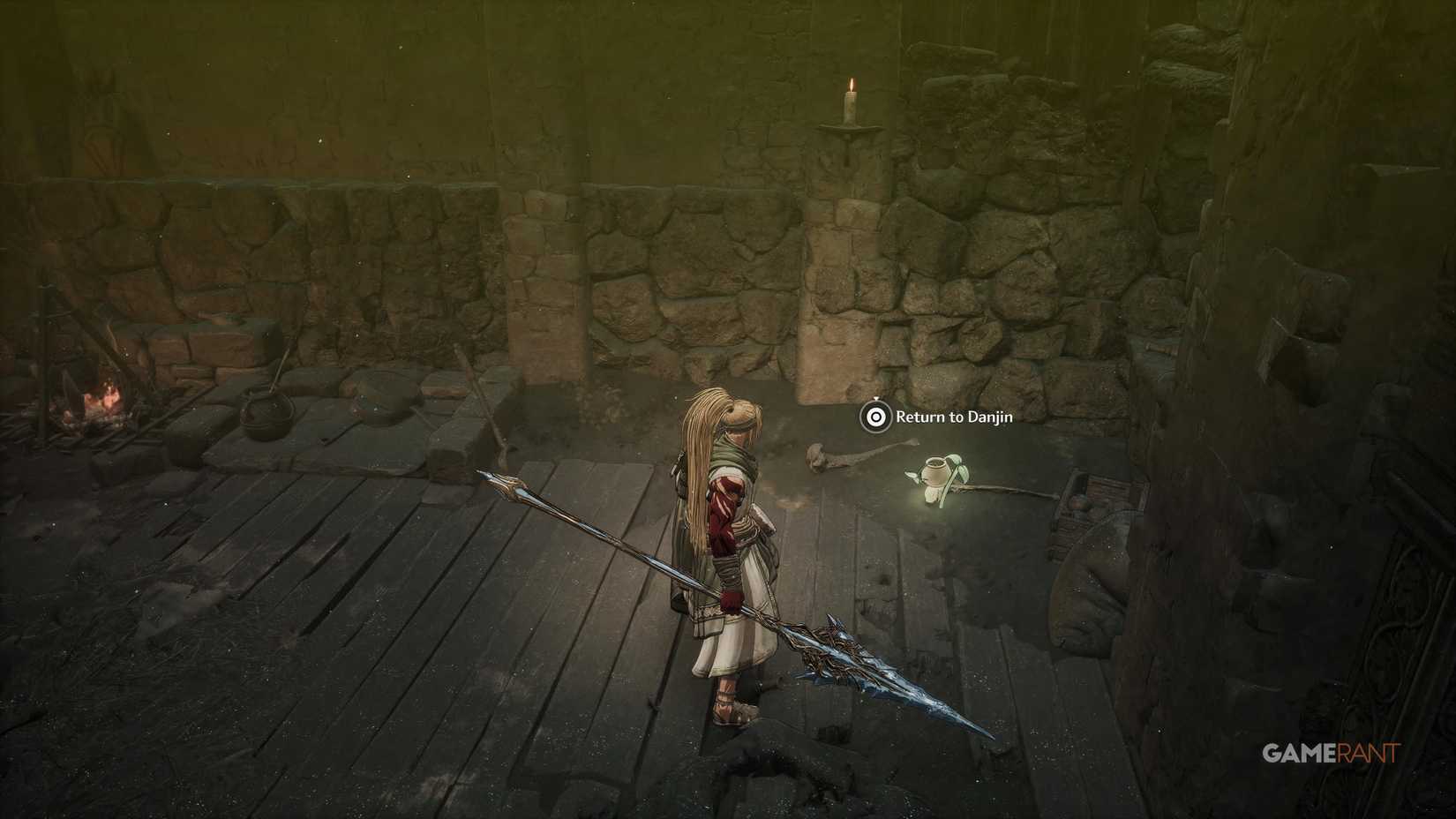Click the small arrow atop the interaction icon

pos(875,399)
